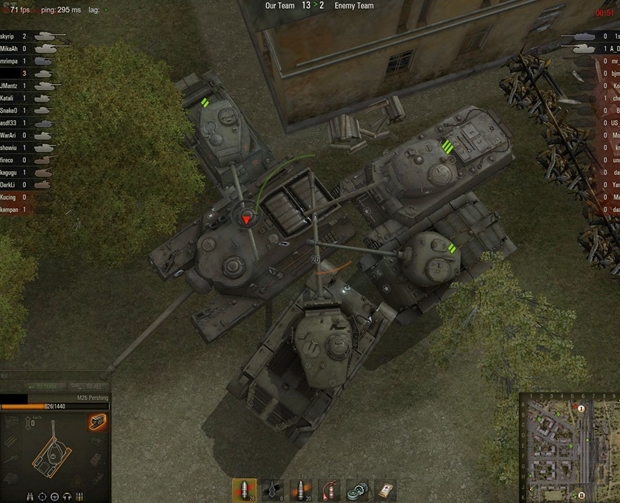Select the first armor-piercing shell slot
Screen dimensions: 620x503
[243, 489]
